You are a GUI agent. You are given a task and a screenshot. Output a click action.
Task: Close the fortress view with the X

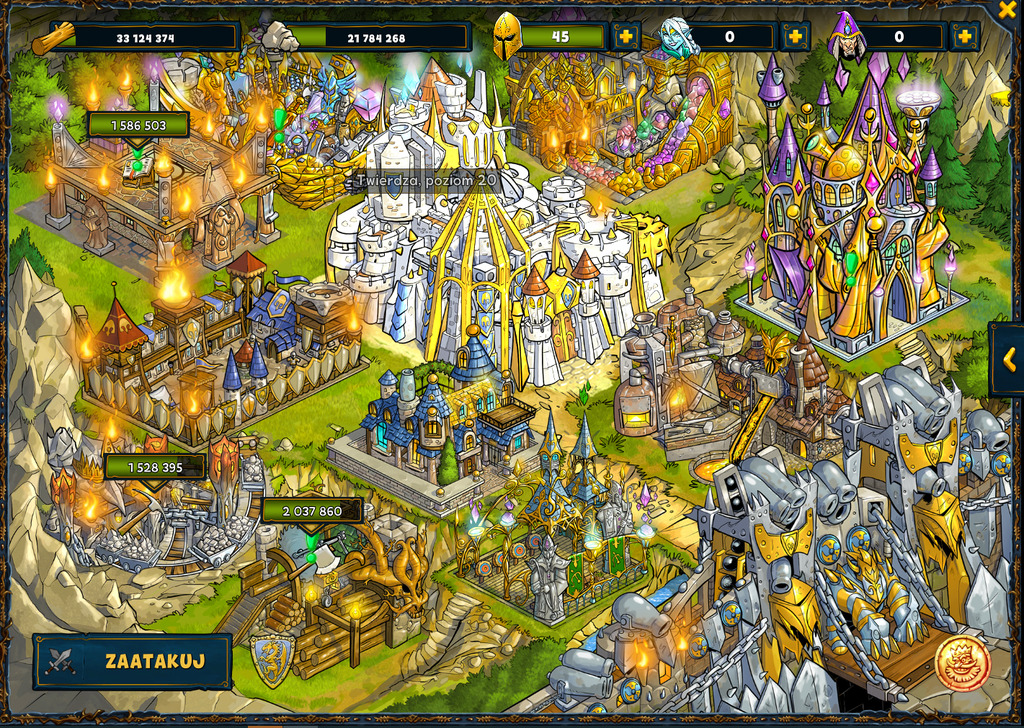pyautogui.click(x=1007, y=10)
